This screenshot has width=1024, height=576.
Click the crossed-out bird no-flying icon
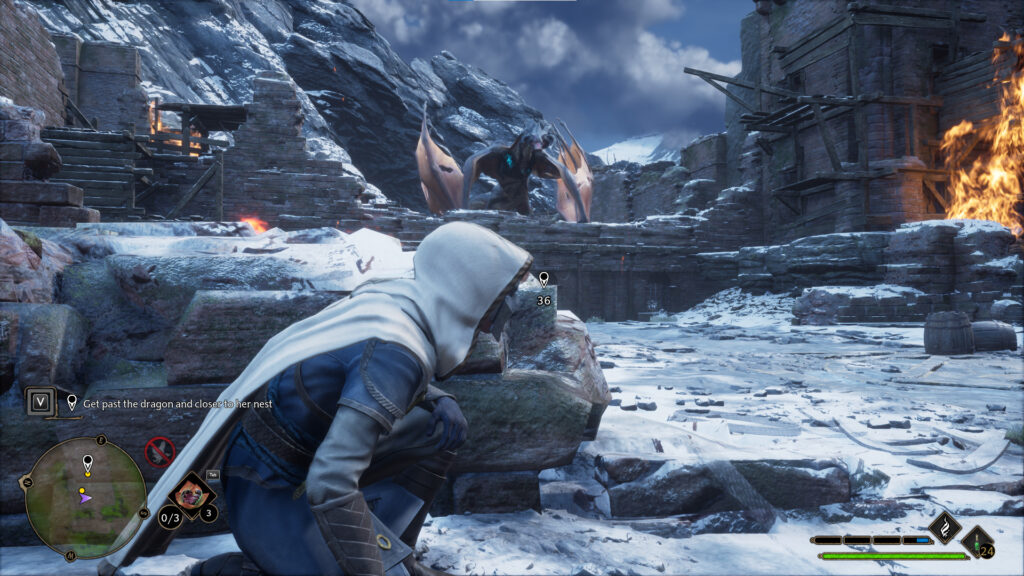(160, 451)
